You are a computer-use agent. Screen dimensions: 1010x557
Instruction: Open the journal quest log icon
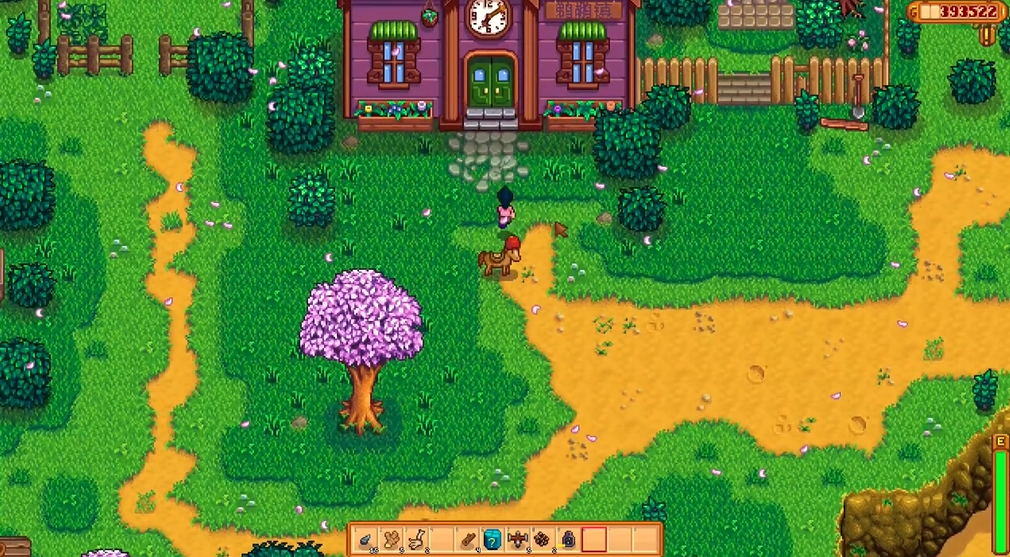pos(987,35)
